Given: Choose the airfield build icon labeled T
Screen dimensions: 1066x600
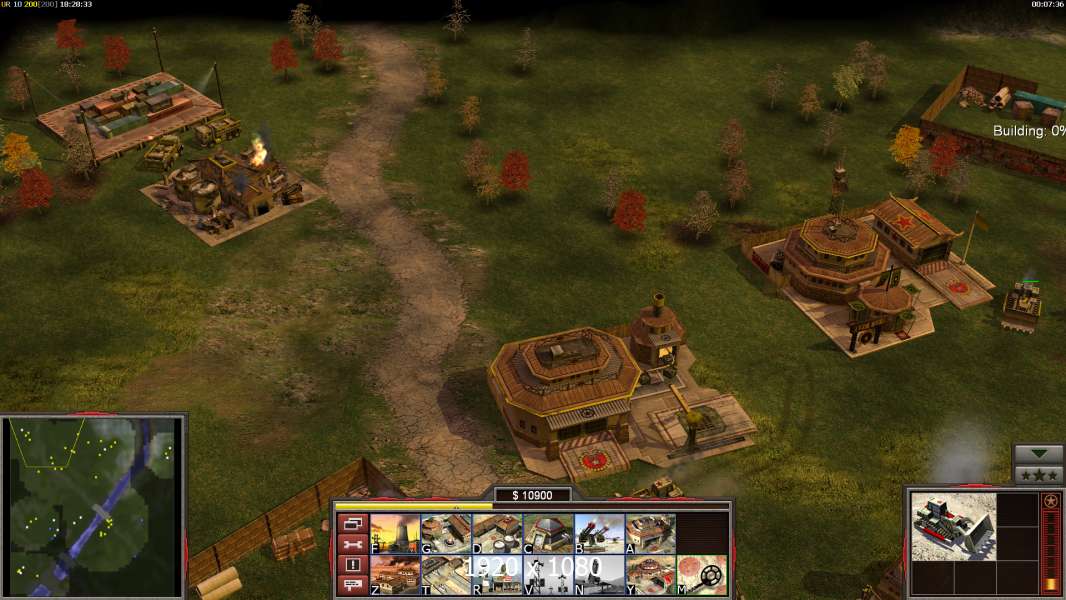Looking at the screenshot, I should 446,575.
